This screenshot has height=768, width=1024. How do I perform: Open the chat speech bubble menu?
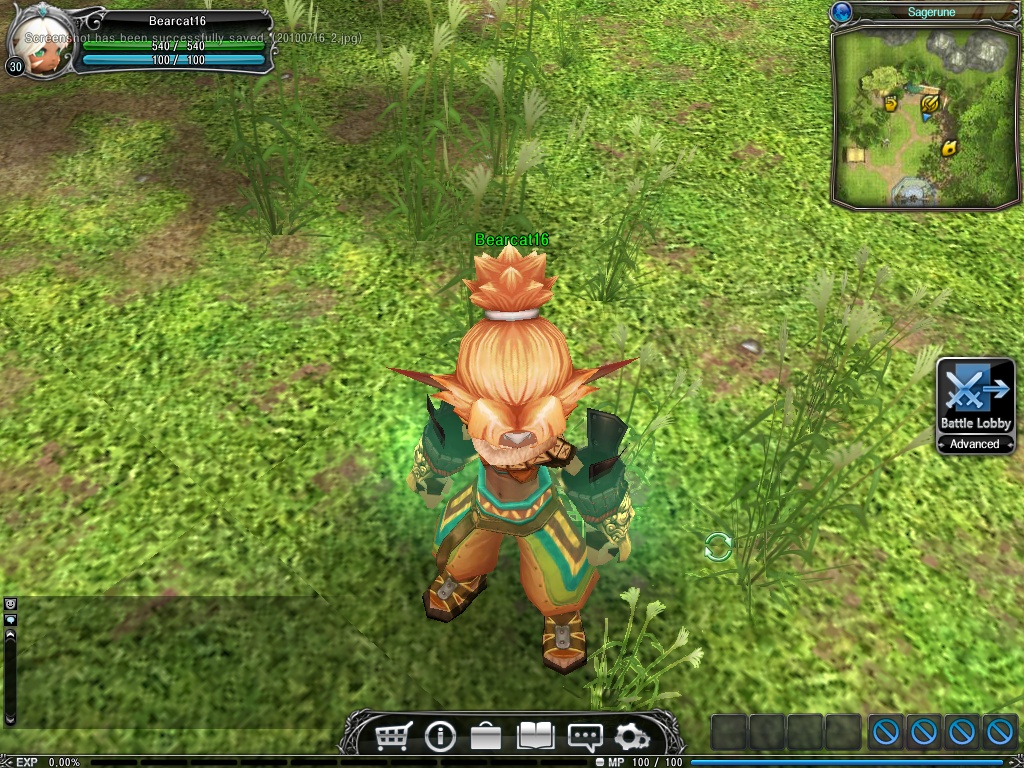584,737
